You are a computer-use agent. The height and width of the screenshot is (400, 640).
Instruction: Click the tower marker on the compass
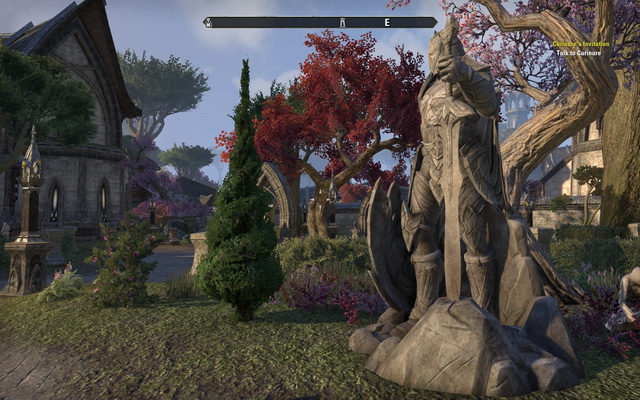pyautogui.click(x=342, y=21)
